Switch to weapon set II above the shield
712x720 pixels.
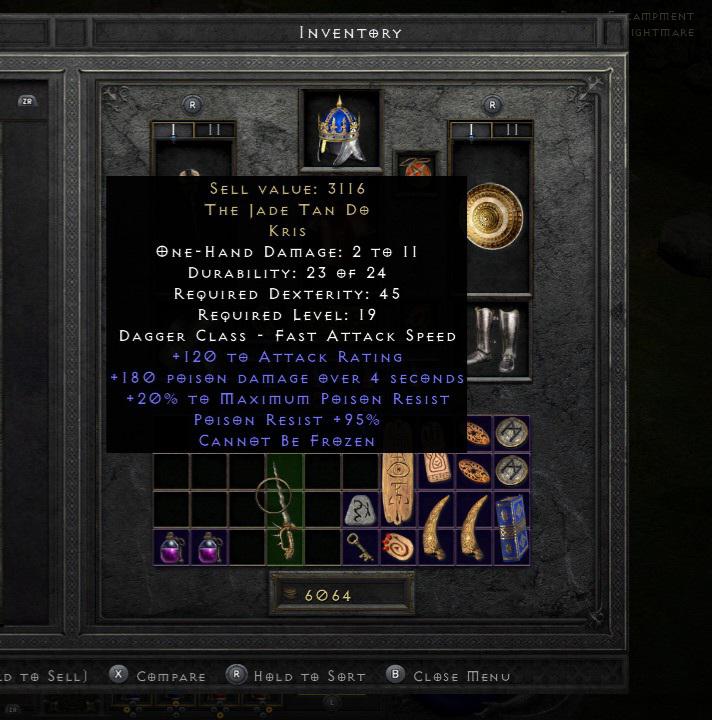point(512,130)
